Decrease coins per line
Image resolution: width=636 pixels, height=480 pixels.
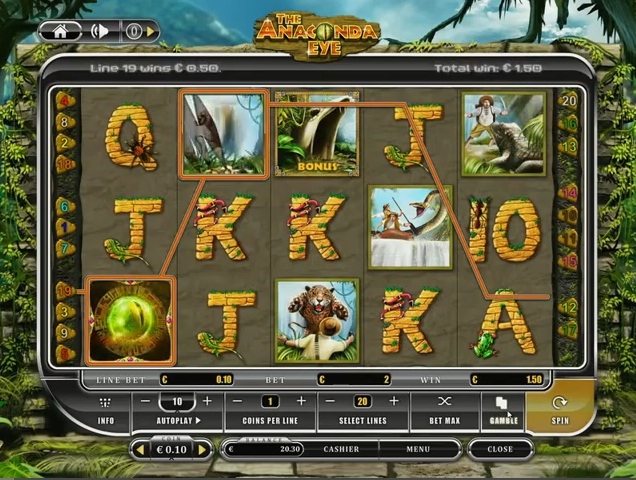[240, 401]
